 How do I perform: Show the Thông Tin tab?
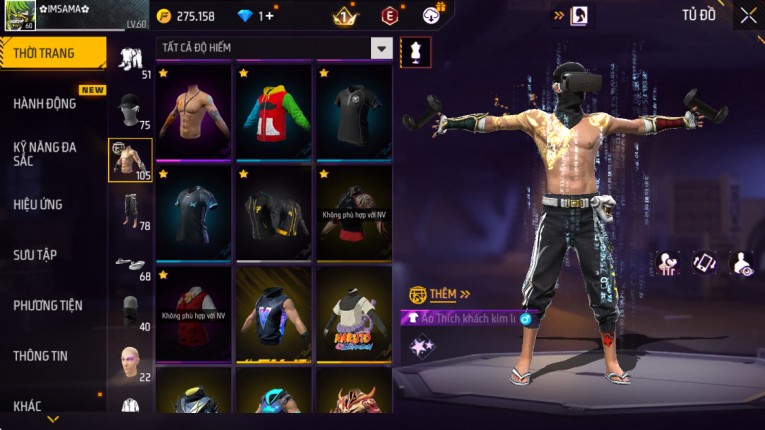tap(41, 355)
